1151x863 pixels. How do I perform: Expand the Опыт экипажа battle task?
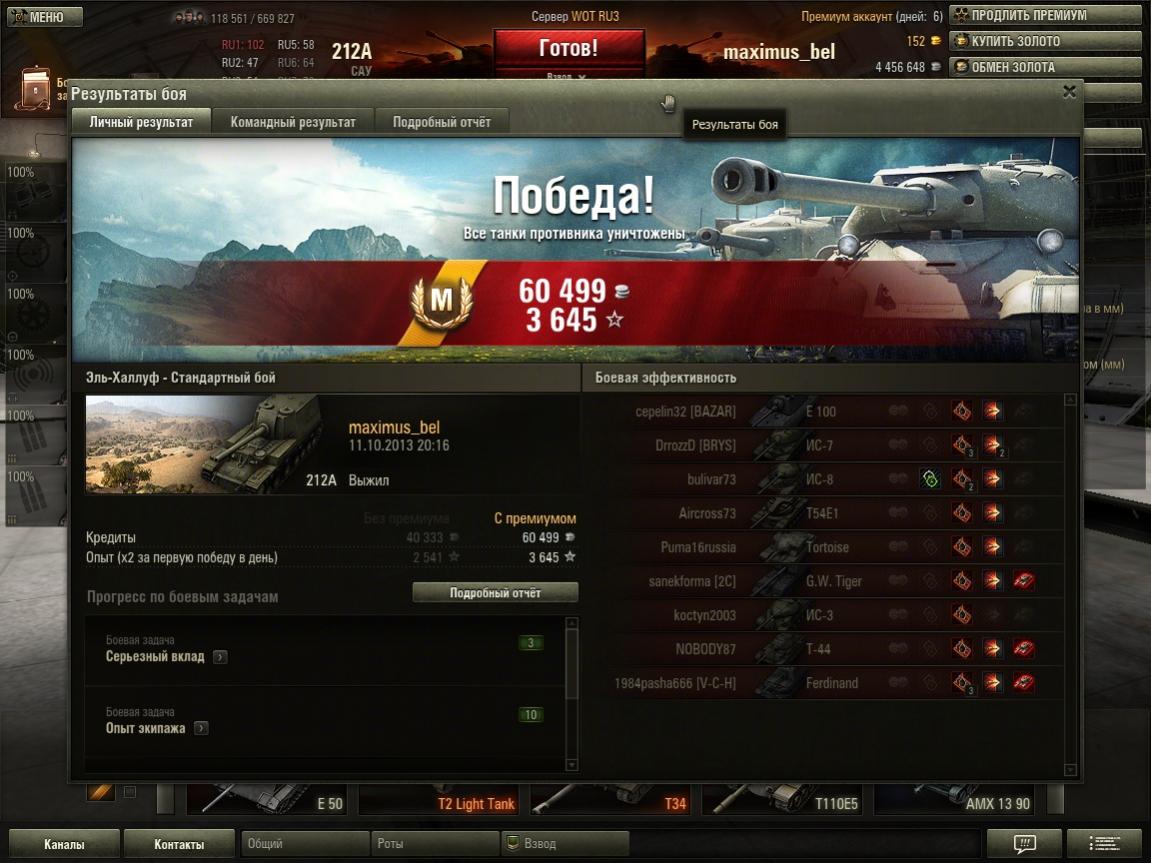point(201,729)
